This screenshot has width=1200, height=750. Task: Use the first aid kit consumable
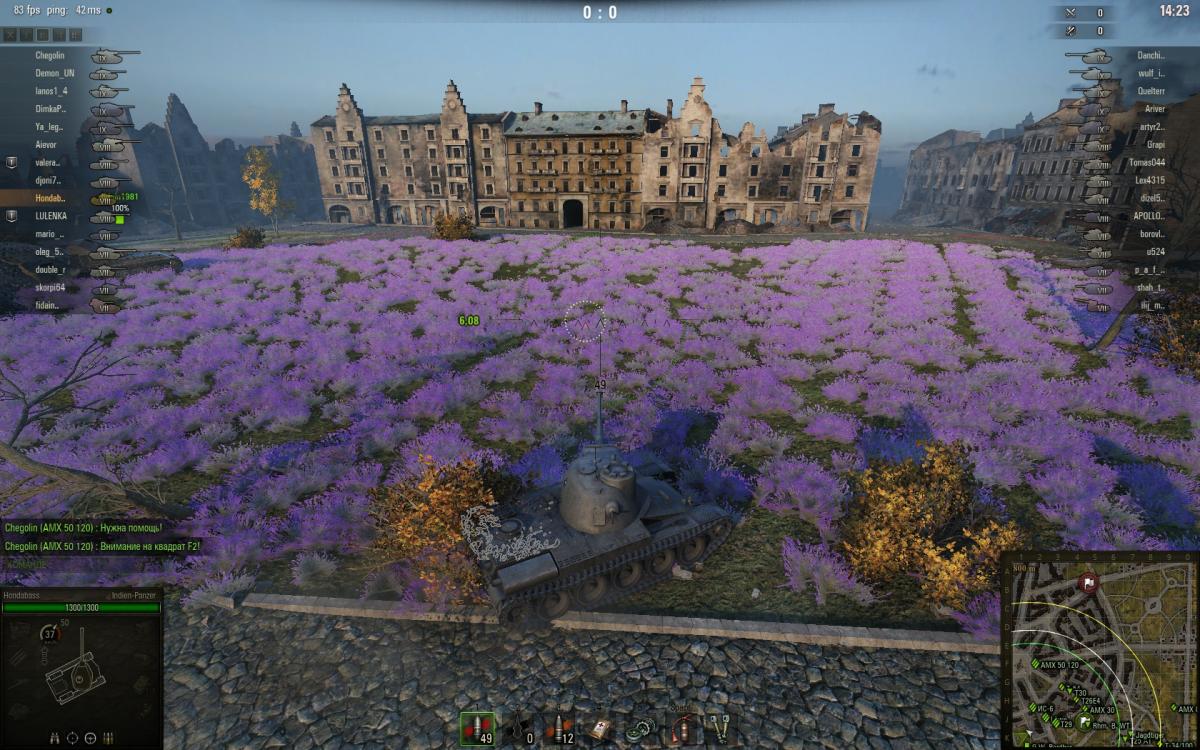[x=600, y=728]
